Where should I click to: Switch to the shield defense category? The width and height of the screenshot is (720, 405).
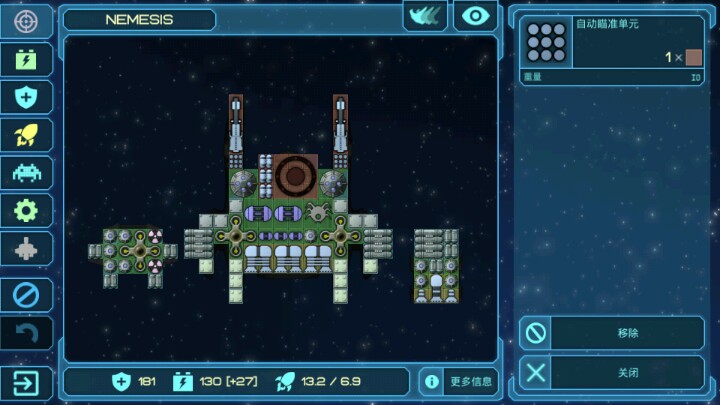(x=26, y=97)
